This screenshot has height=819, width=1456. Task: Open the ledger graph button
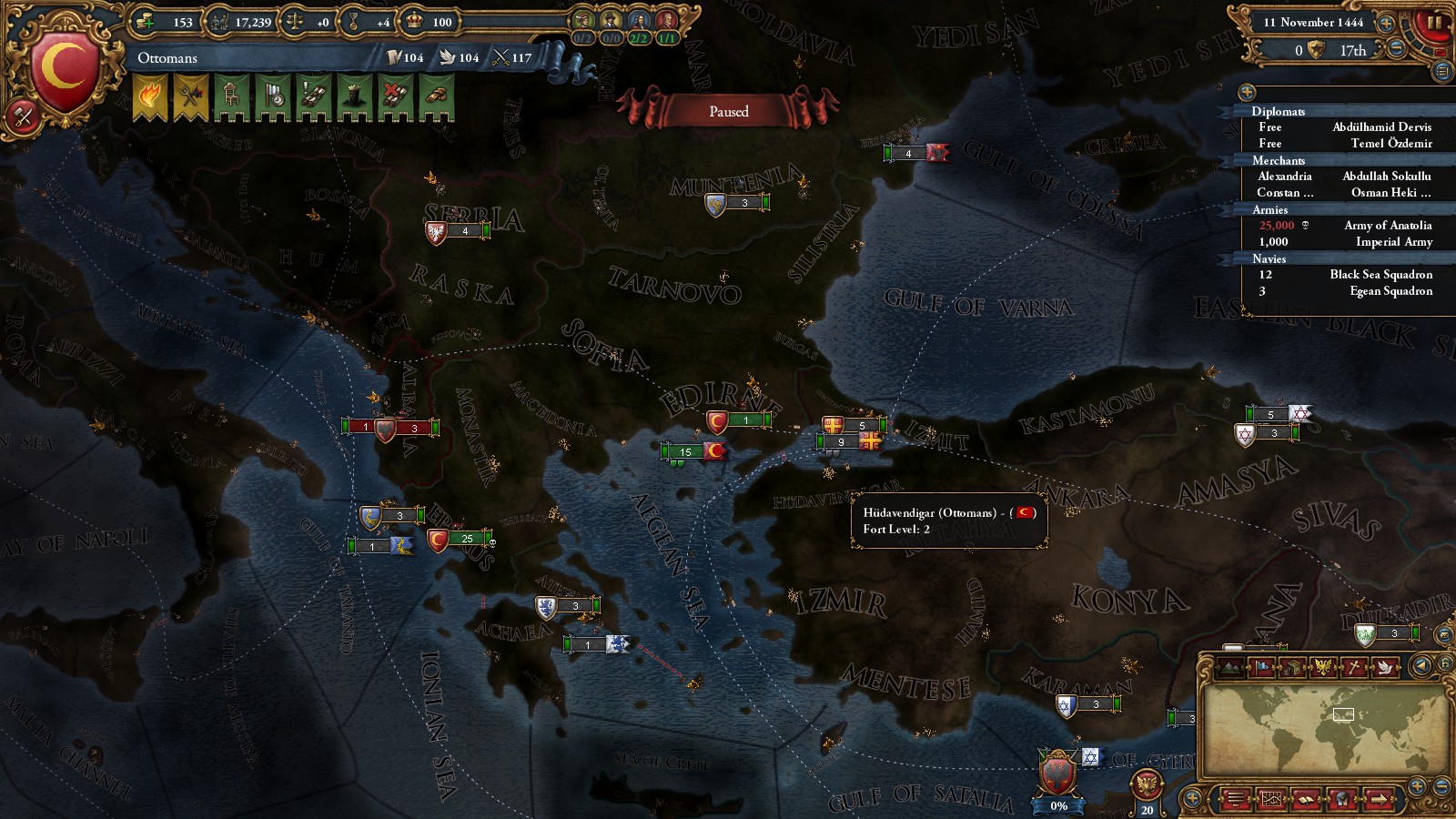(1271, 800)
